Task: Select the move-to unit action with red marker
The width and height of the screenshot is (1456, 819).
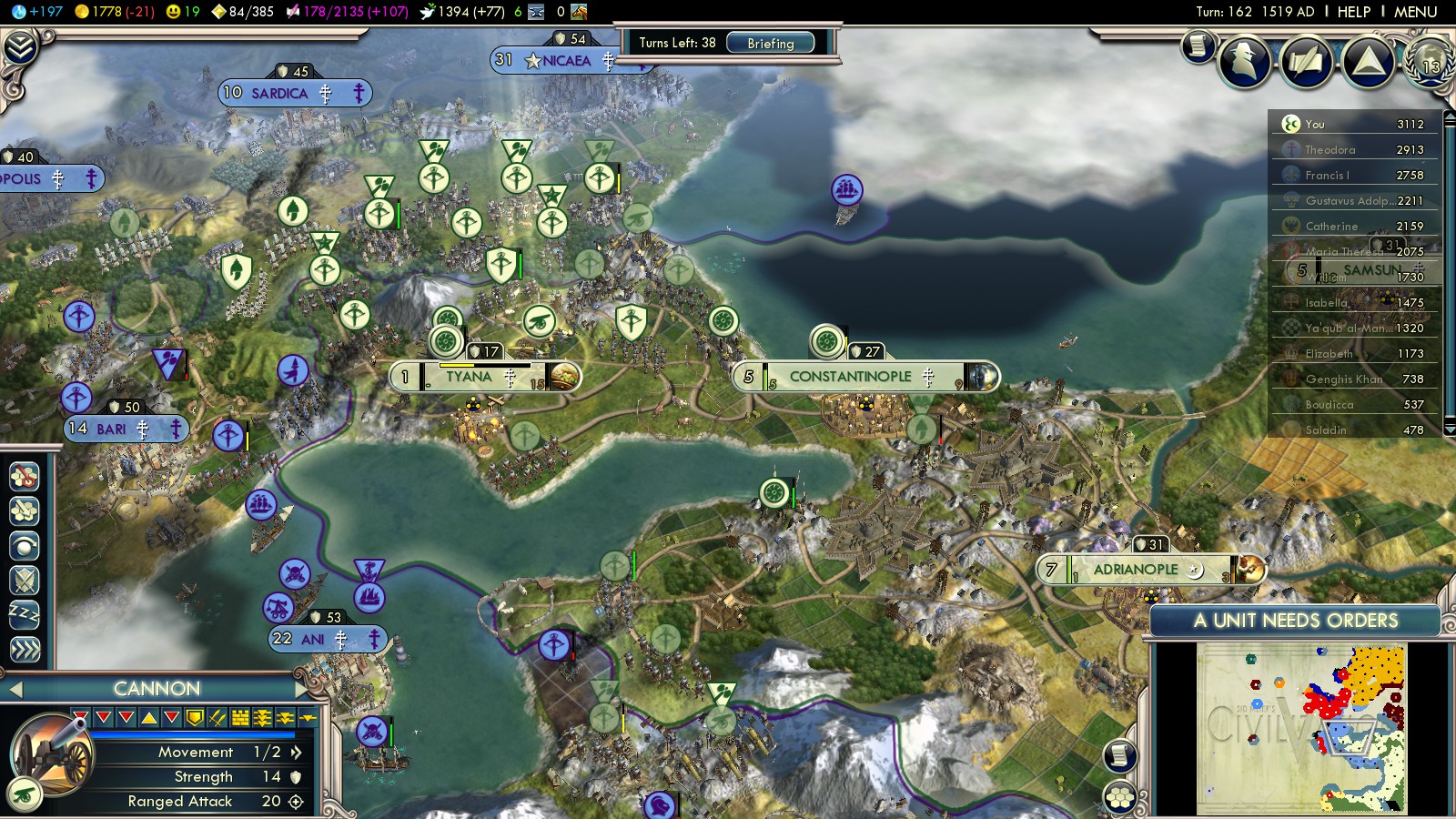Action: (25, 476)
